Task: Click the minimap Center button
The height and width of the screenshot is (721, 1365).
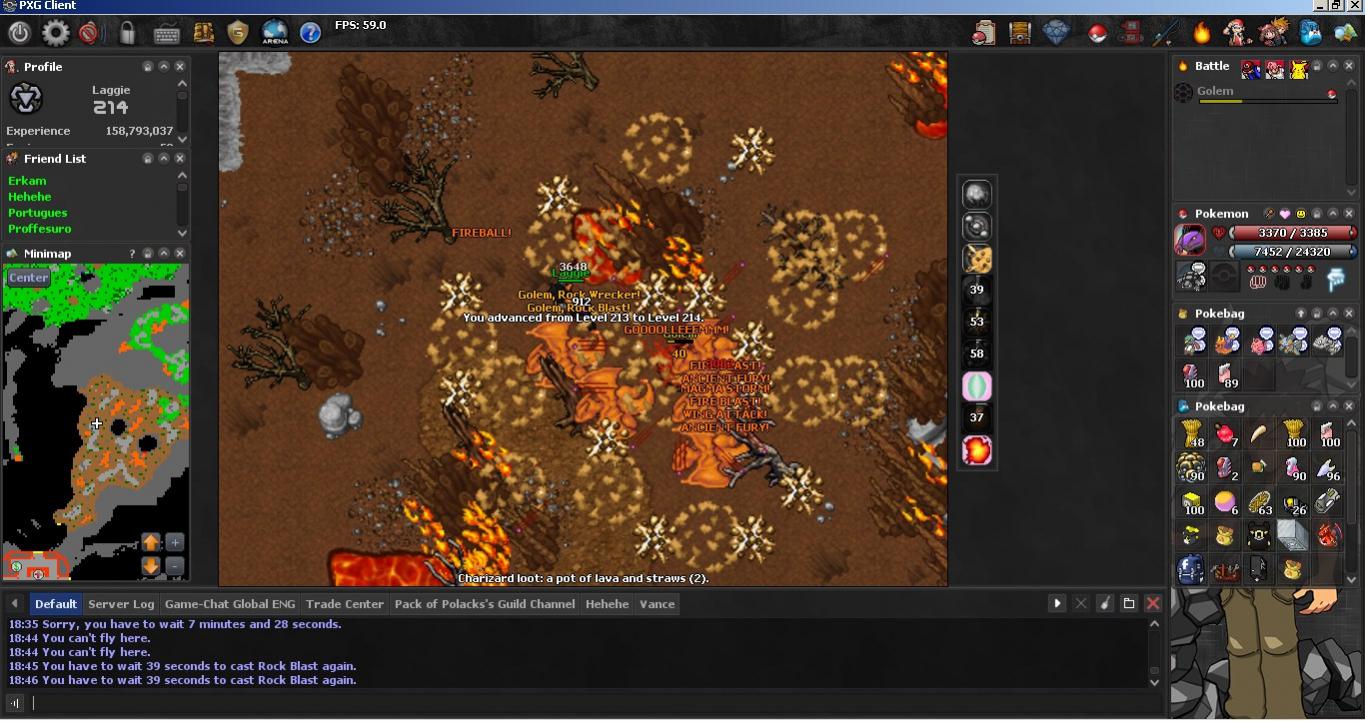Action: tap(28, 278)
